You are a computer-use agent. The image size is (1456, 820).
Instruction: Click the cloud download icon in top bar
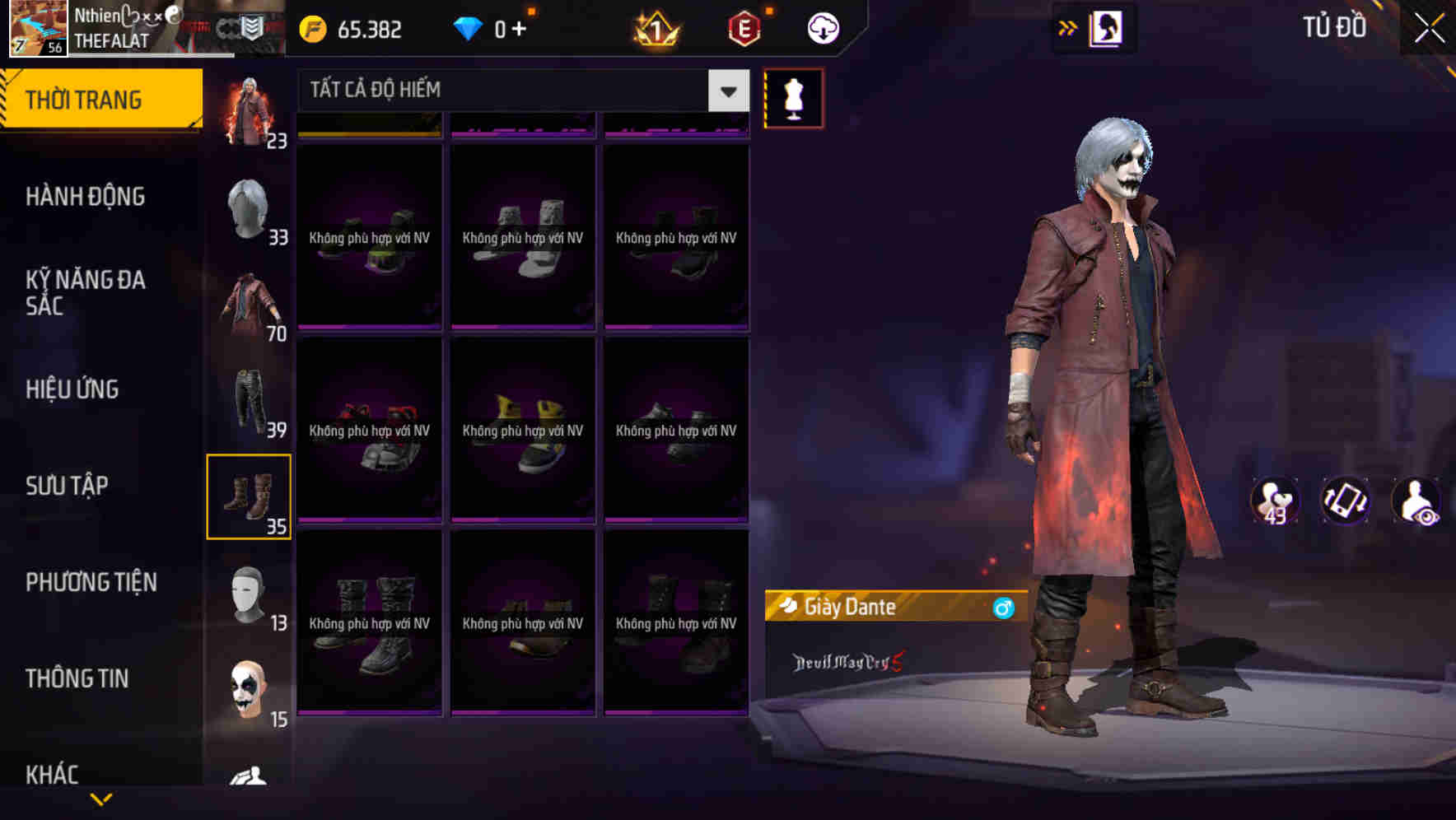point(823,27)
